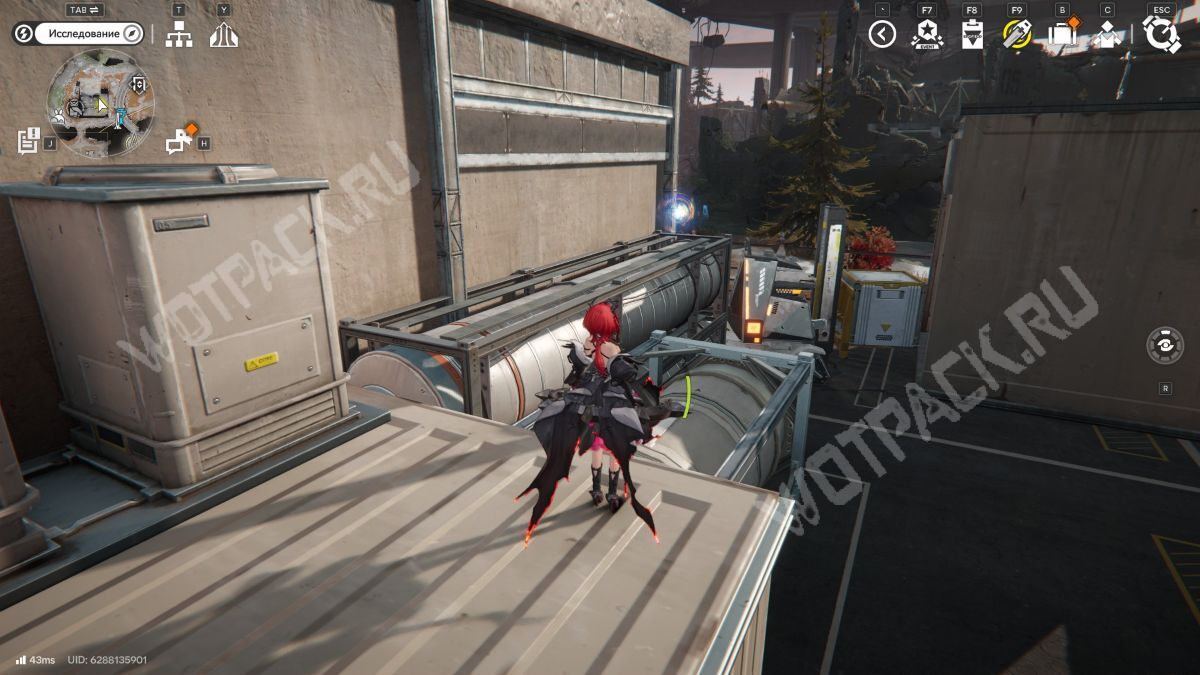
Task: Open the triple-arrow upgrade icon menu
Action: point(224,35)
